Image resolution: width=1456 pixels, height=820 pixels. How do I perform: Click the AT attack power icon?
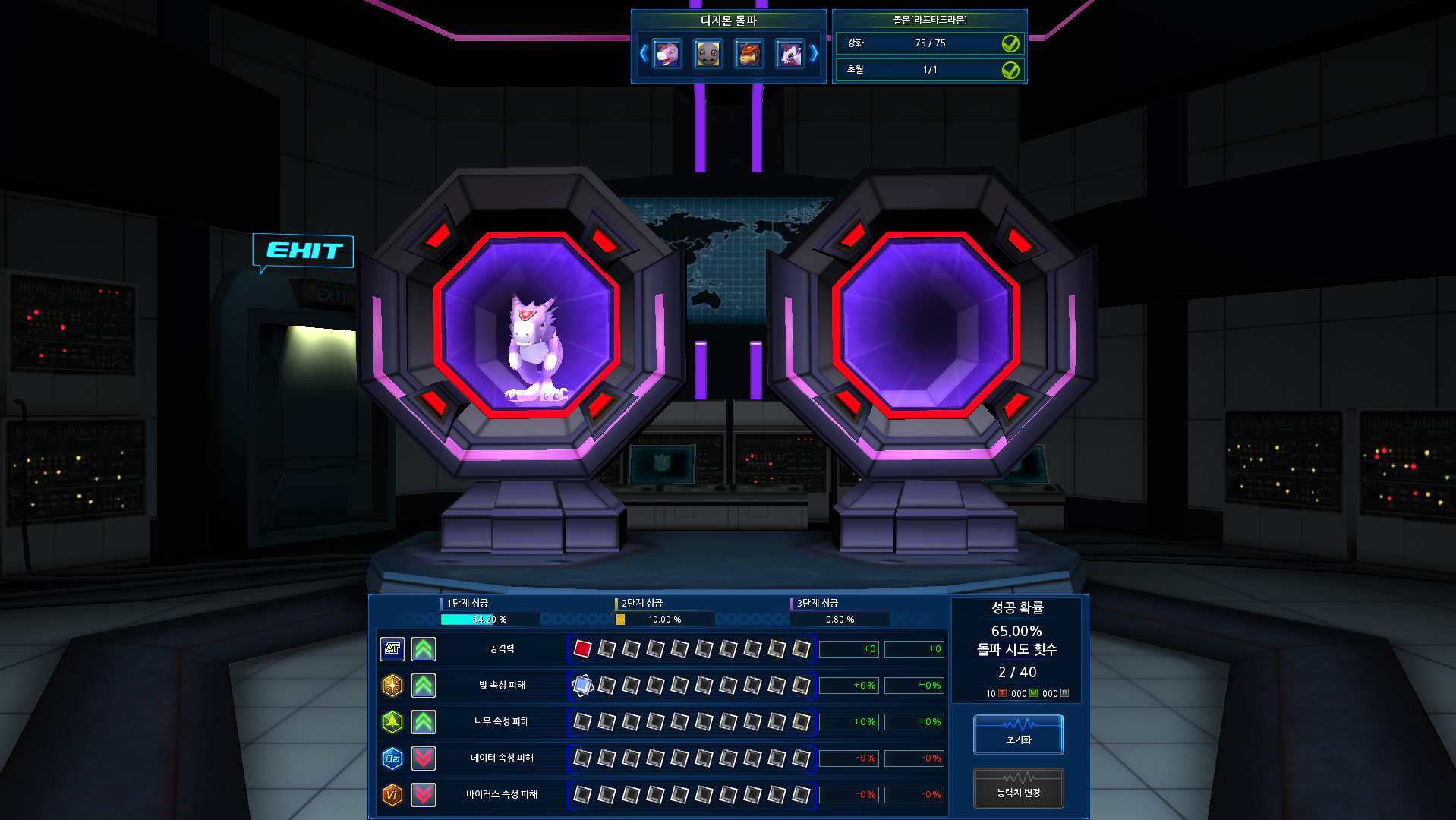(392, 648)
